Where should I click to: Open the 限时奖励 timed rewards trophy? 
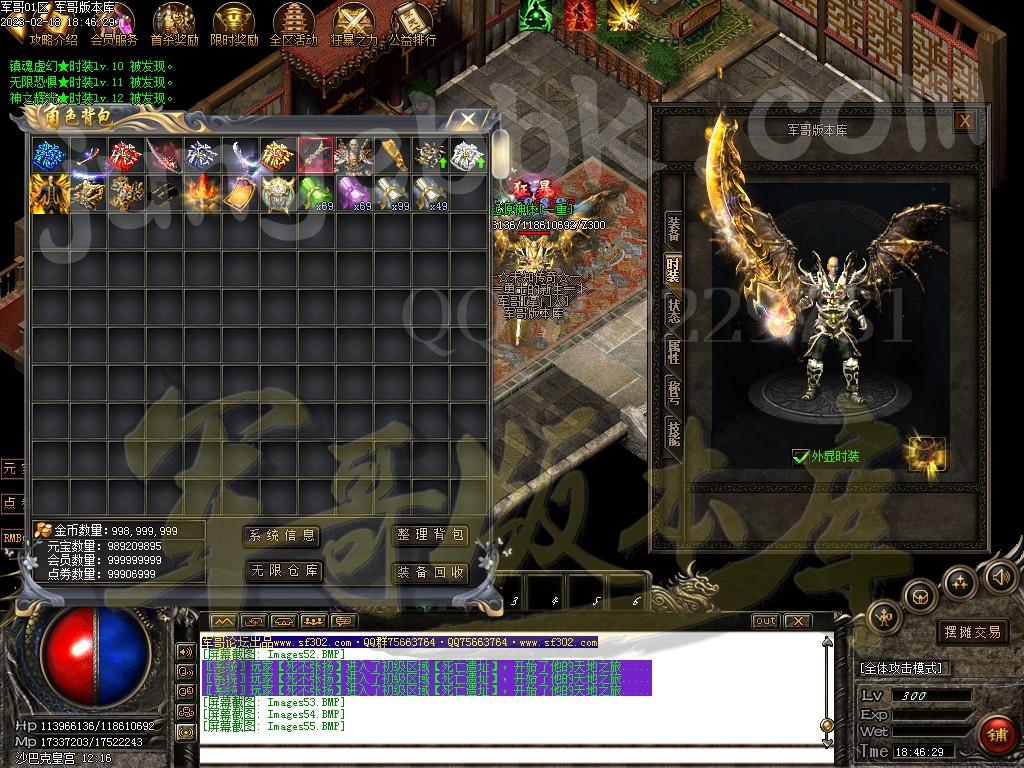point(234,24)
